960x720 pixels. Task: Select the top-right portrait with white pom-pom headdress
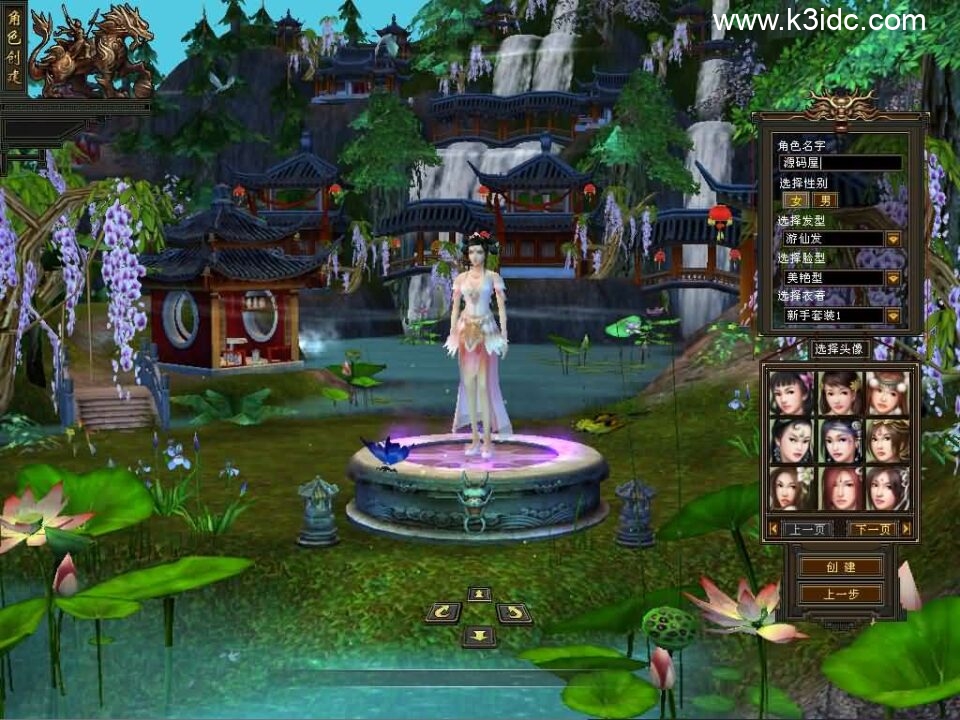[x=887, y=393]
